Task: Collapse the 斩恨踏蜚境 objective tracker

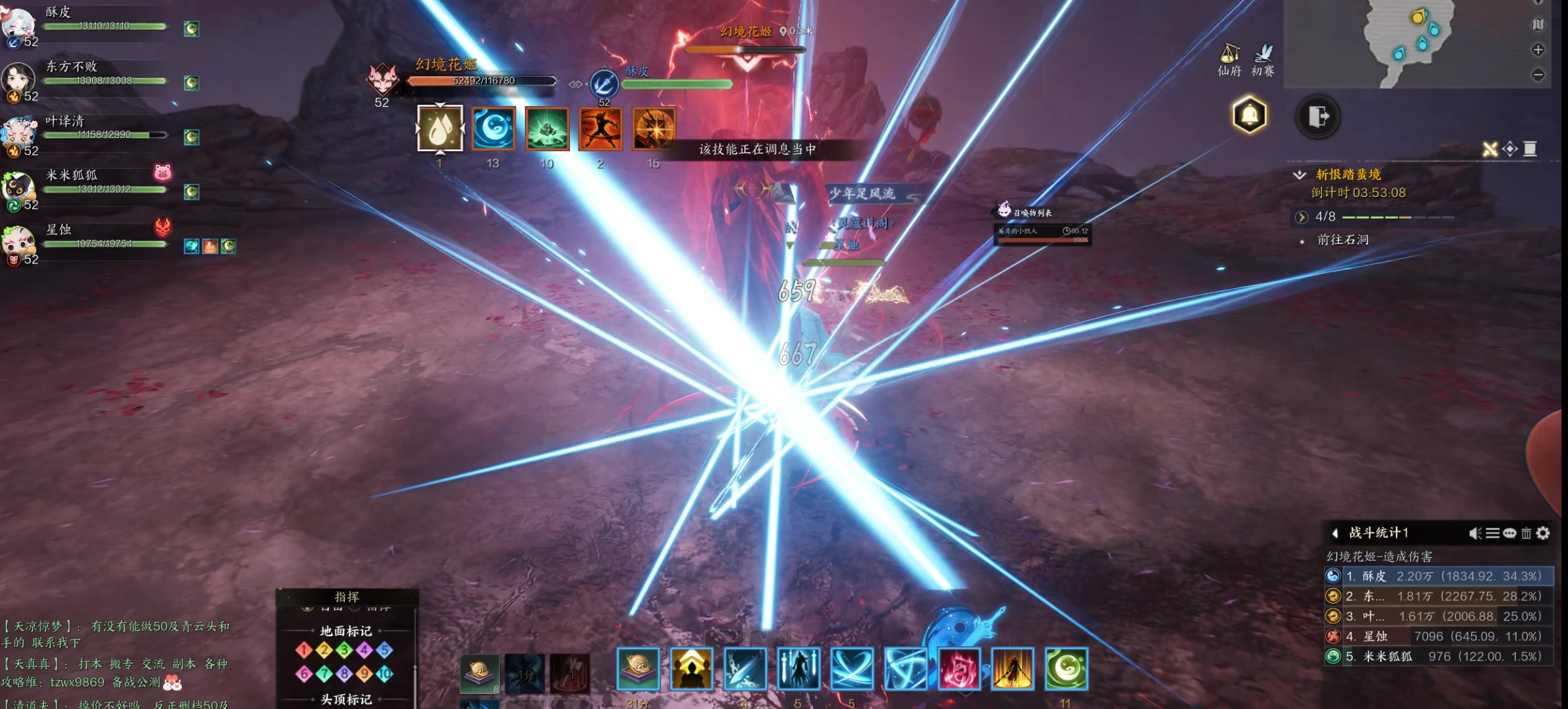Action: (1300, 175)
